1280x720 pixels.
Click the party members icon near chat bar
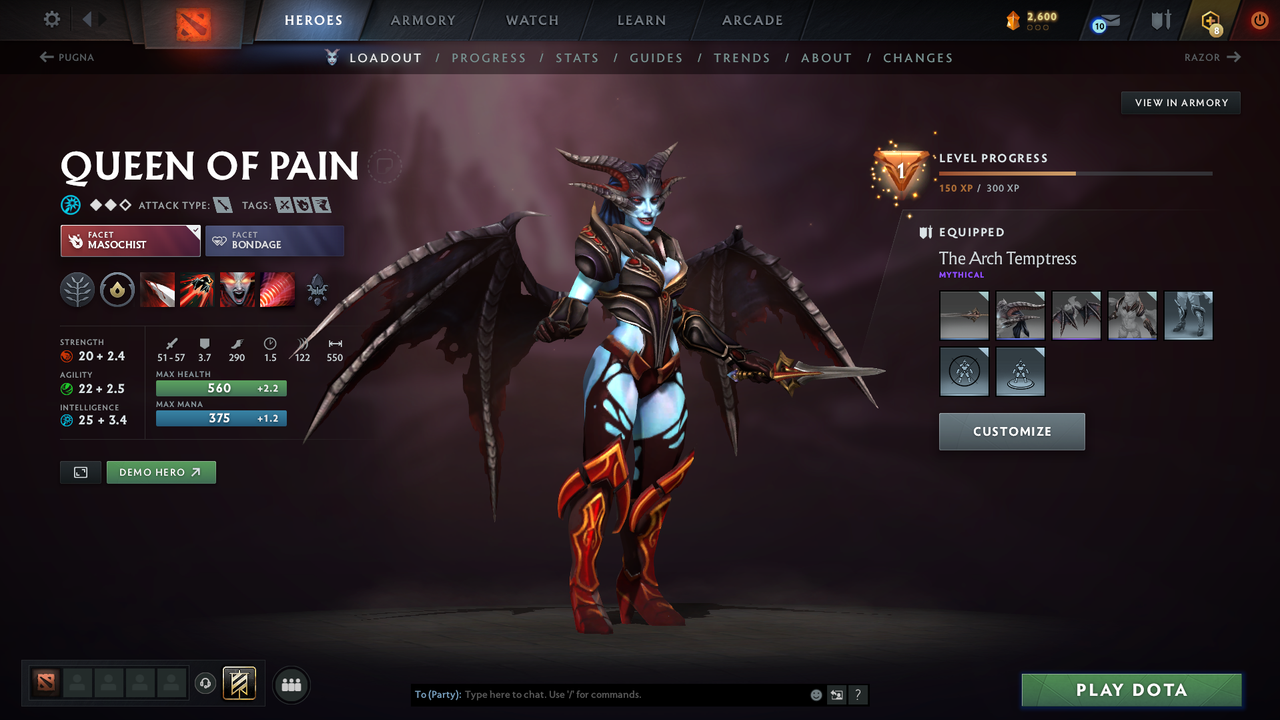290,684
